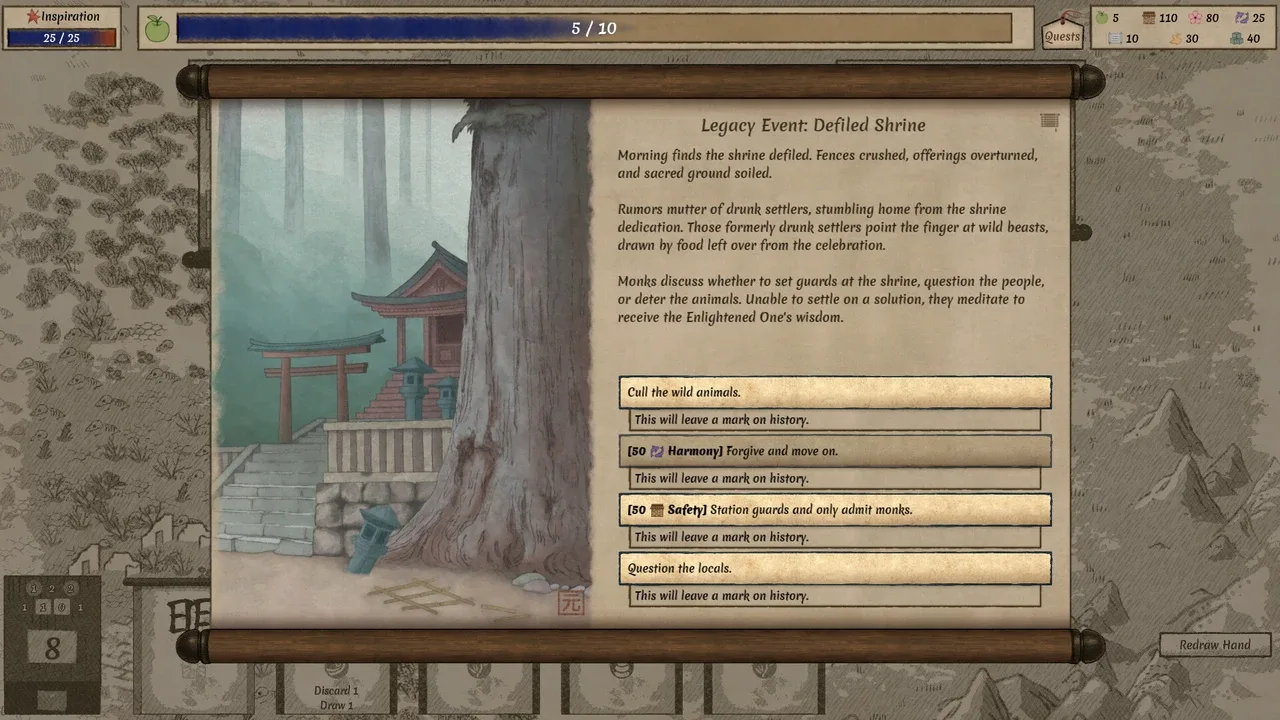The height and width of the screenshot is (720, 1280).
Task: Click the deck counter showing 8
Action: tap(52, 648)
